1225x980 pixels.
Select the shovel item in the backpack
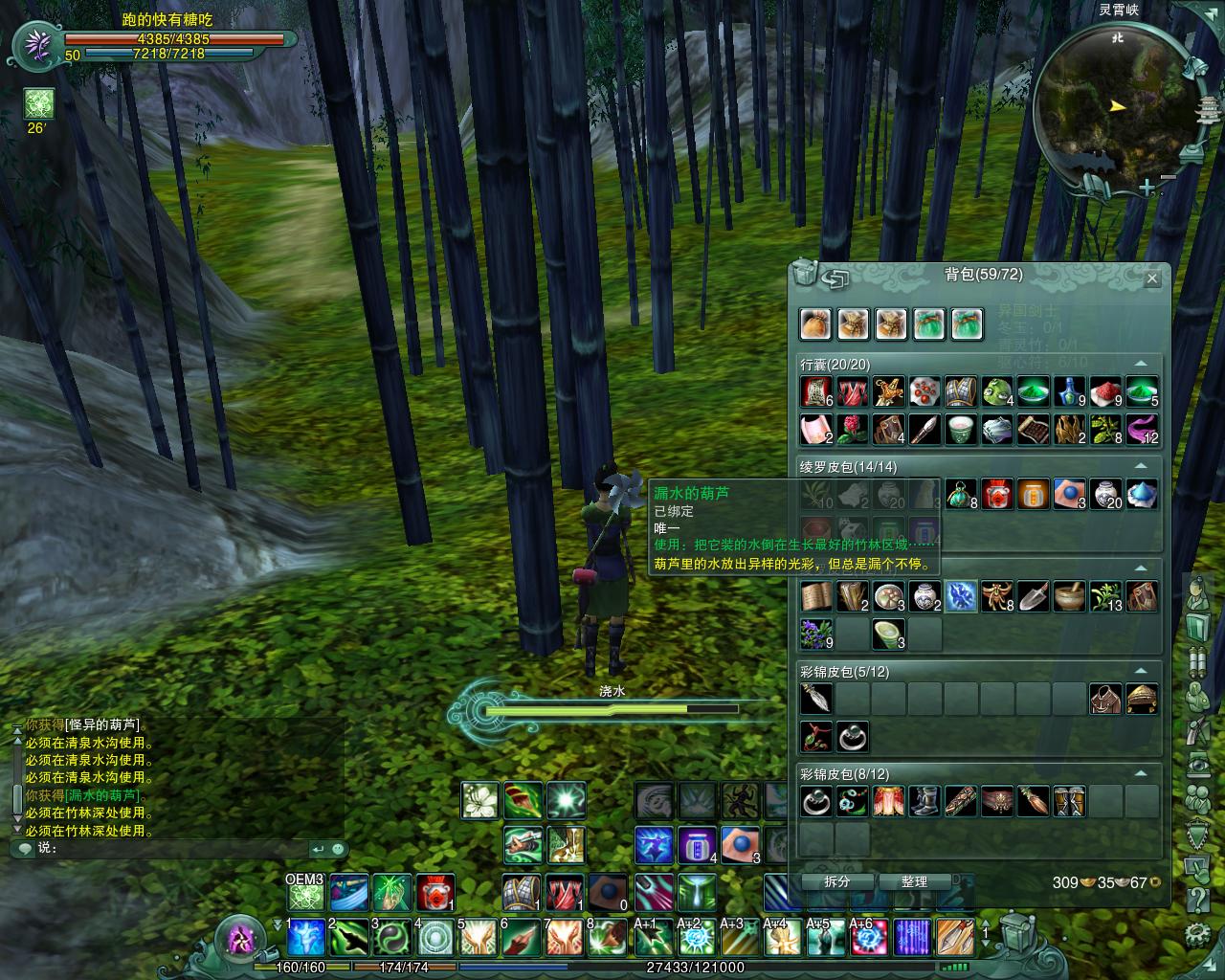(x=1034, y=596)
